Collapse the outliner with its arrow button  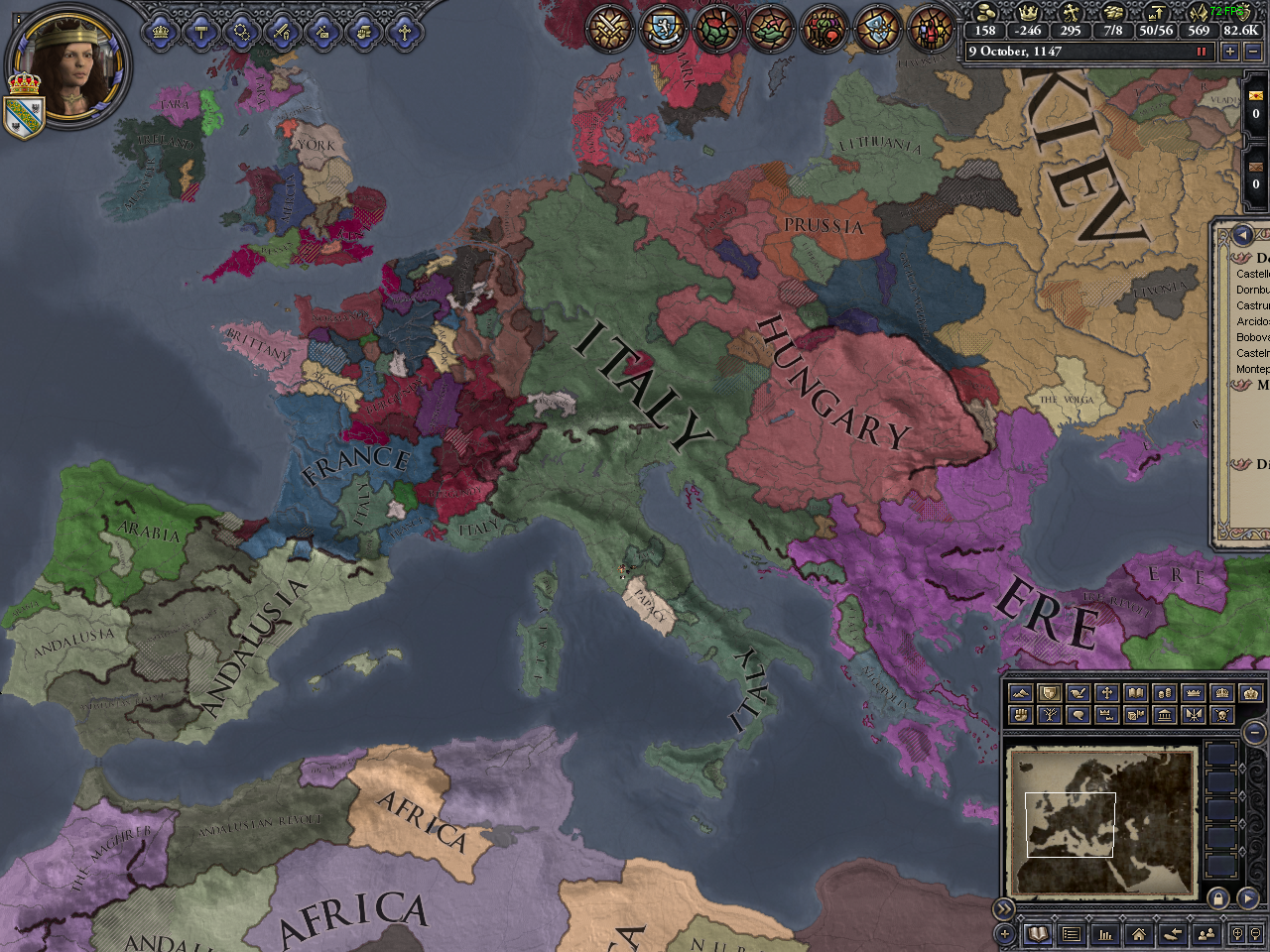1242,235
